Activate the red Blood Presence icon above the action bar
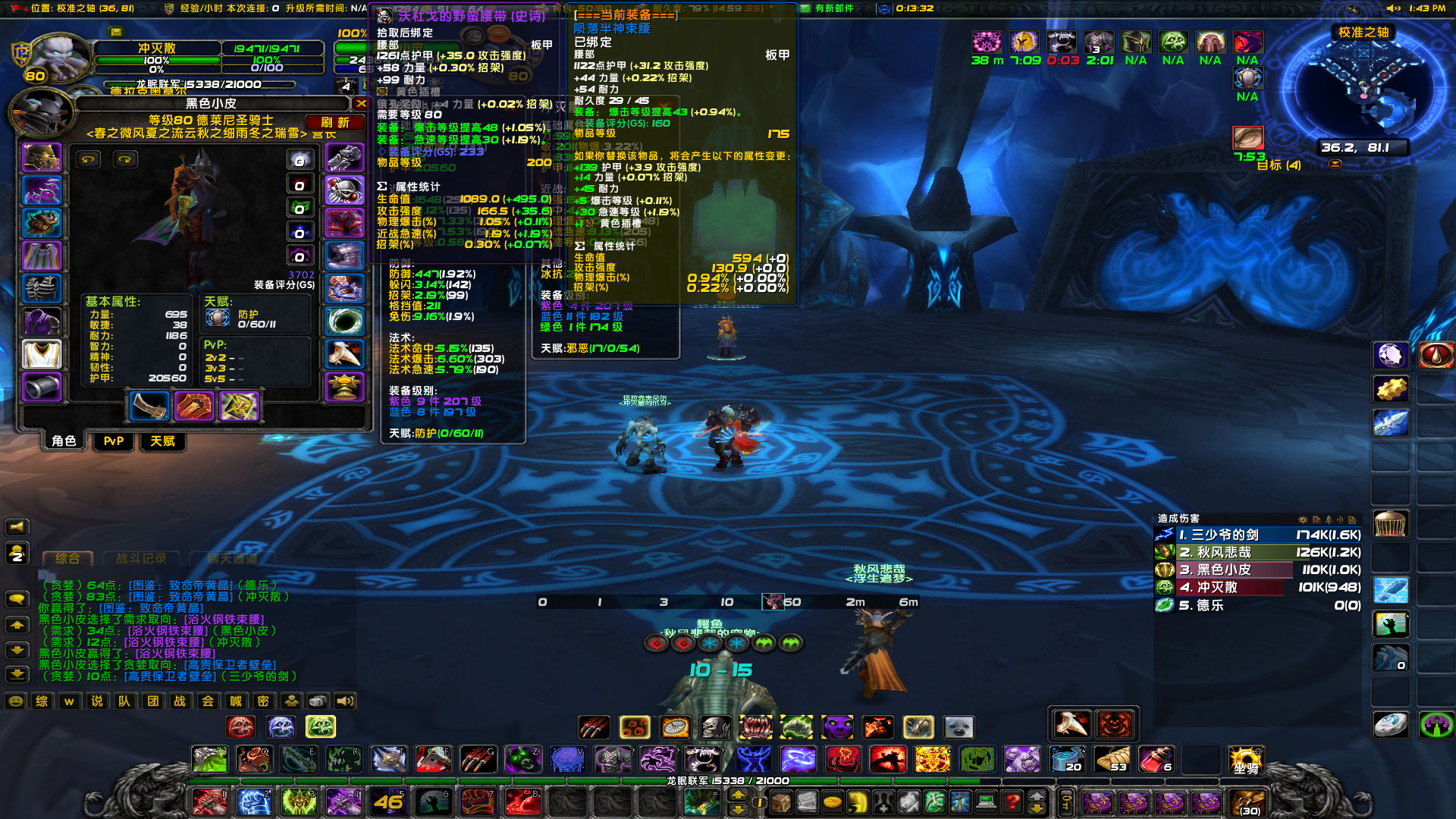Screen dimensions: 1456x819 coord(657,643)
